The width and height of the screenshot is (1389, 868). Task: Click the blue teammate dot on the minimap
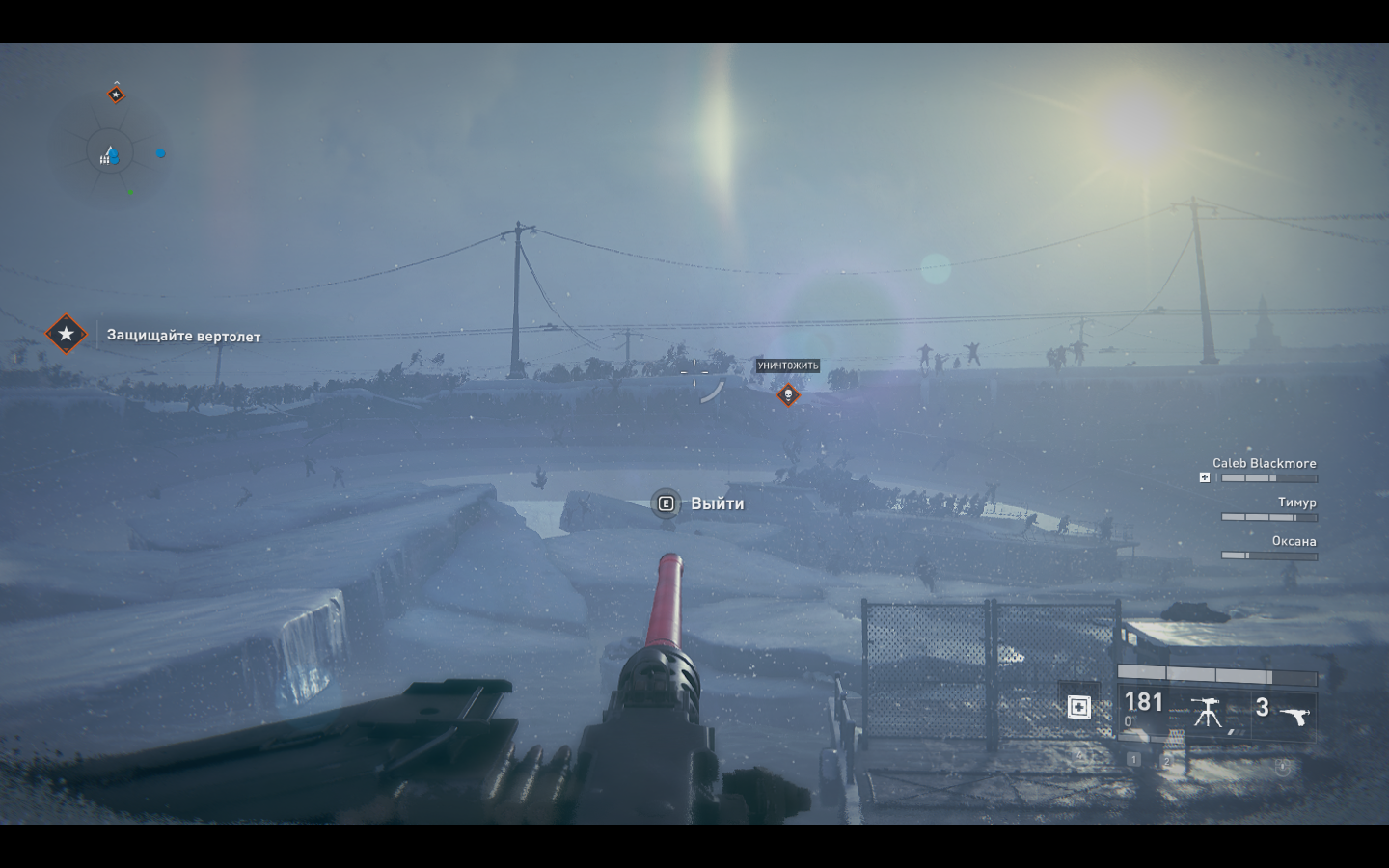pos(160,153)
